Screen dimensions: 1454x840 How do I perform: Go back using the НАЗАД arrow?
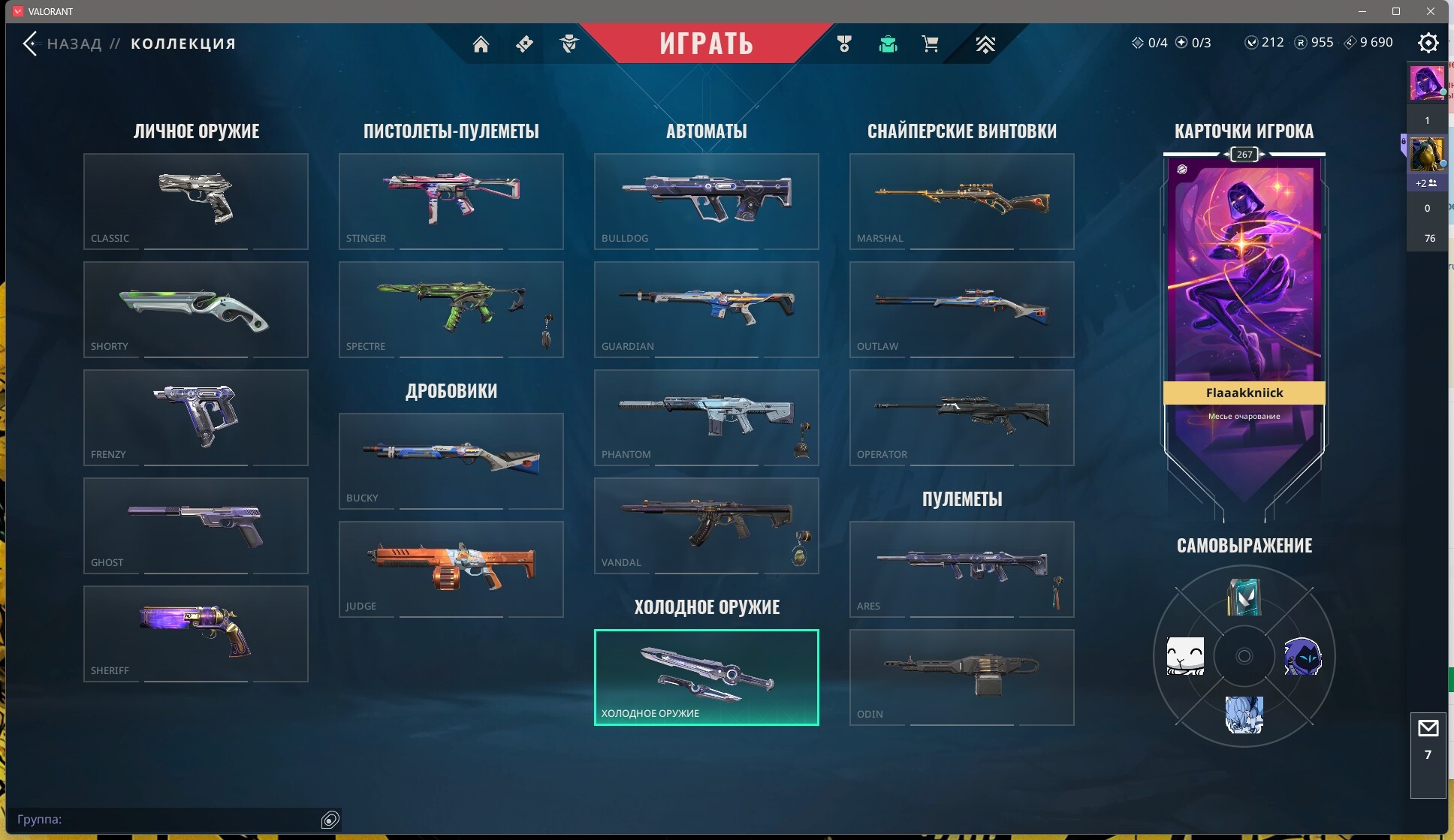coord(30,44)
